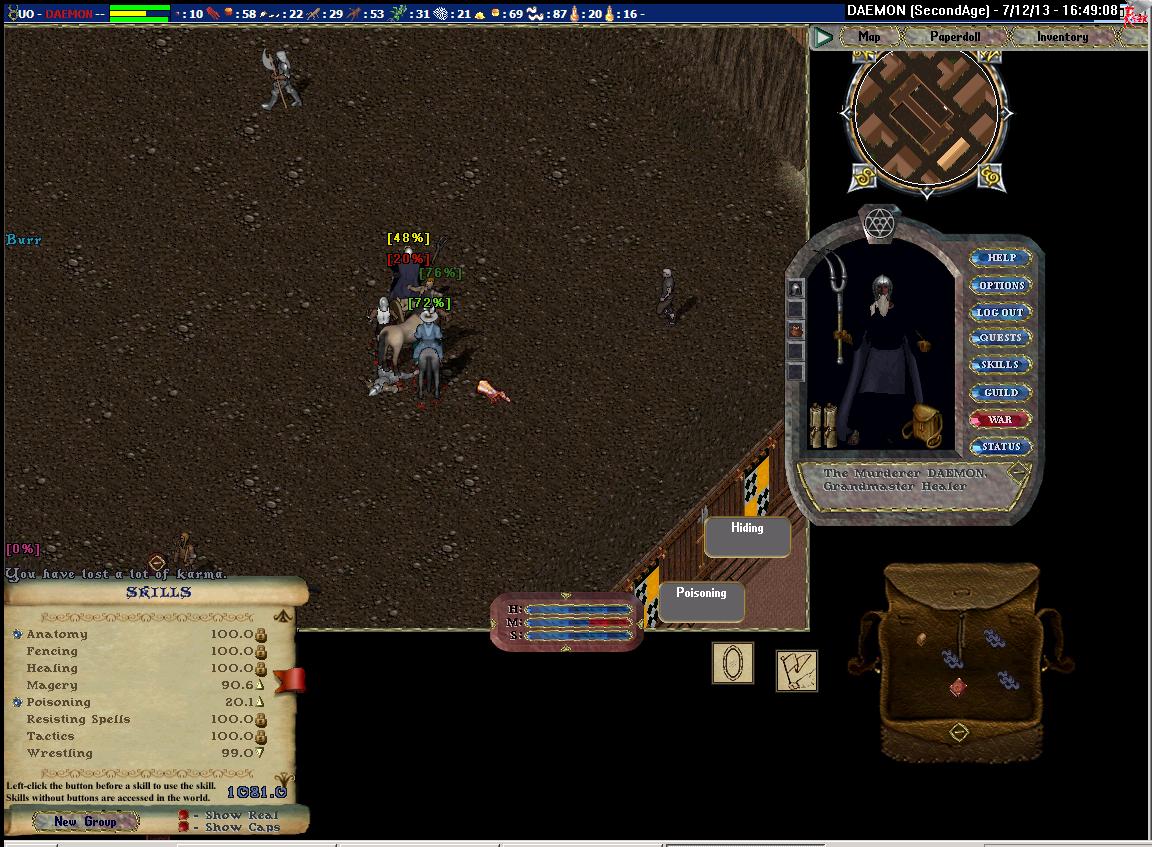The width and height of the screenshot is (1152, 847).
Task: Use the Hiding skill button
Action: pyautogui.click(x=747, y=536)
